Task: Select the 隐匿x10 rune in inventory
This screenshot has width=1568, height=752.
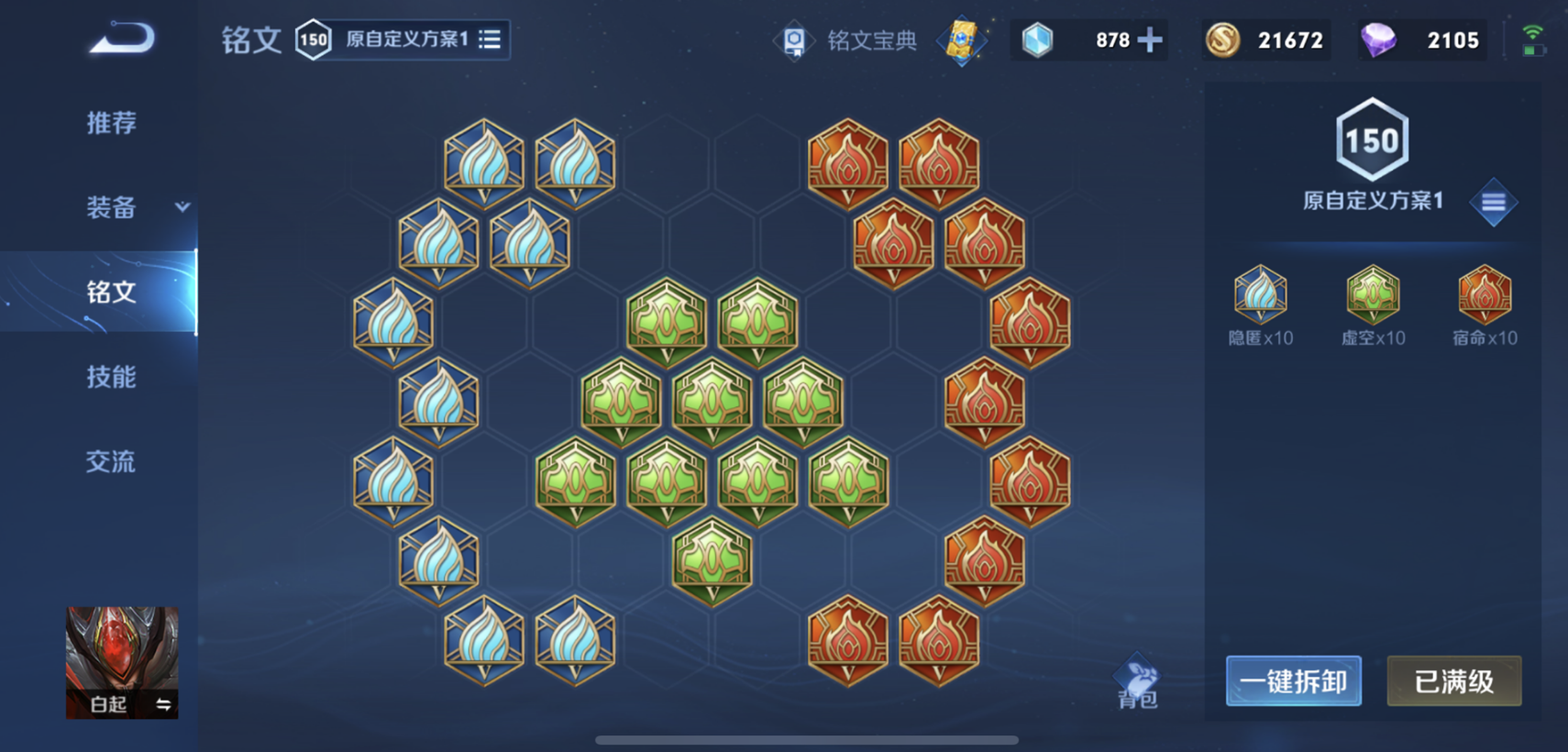Action: pyautogui.click(x=1260, y=295)
